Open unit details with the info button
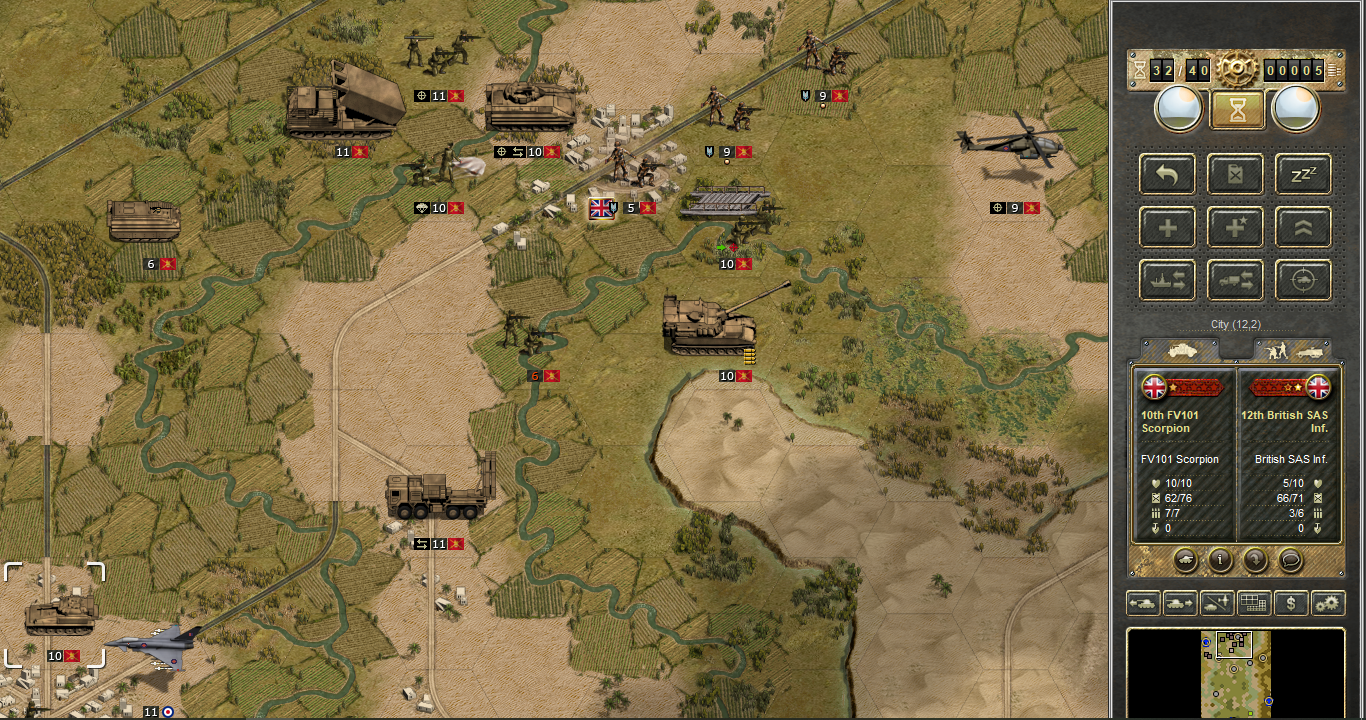 (1219, 560)
